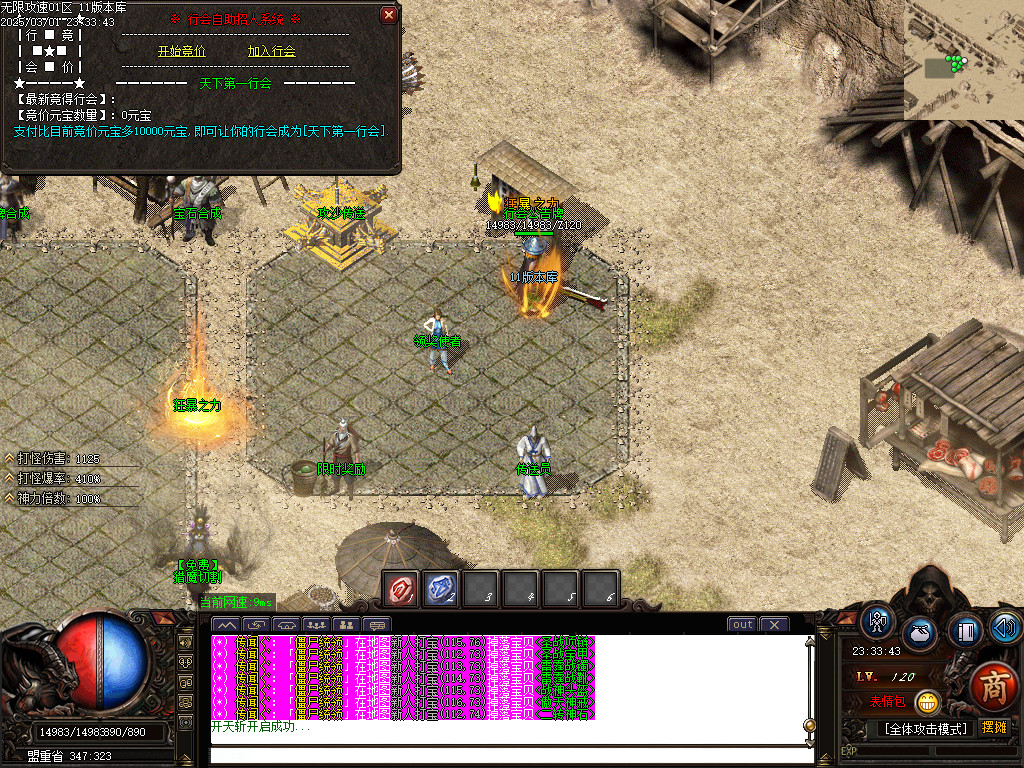Open the minimap in the corner

click(963, 60)
